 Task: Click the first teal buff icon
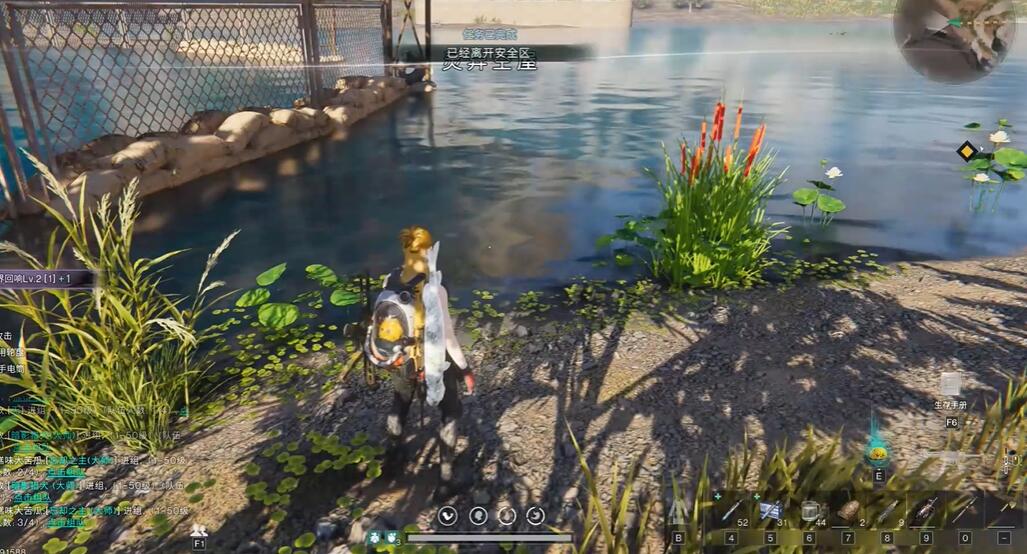pyautogui.click(x=375, y=537)
